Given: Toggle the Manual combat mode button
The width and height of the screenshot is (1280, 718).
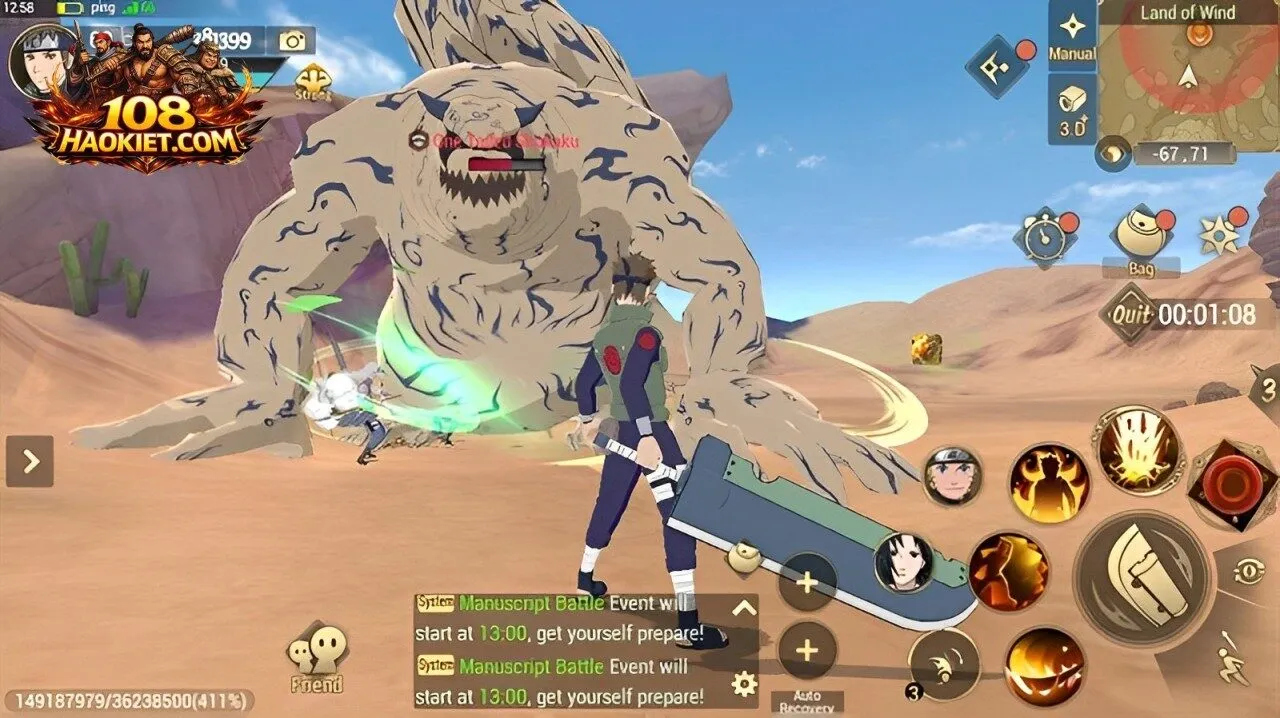Looking at the screenshot, I should (1071, 37).
